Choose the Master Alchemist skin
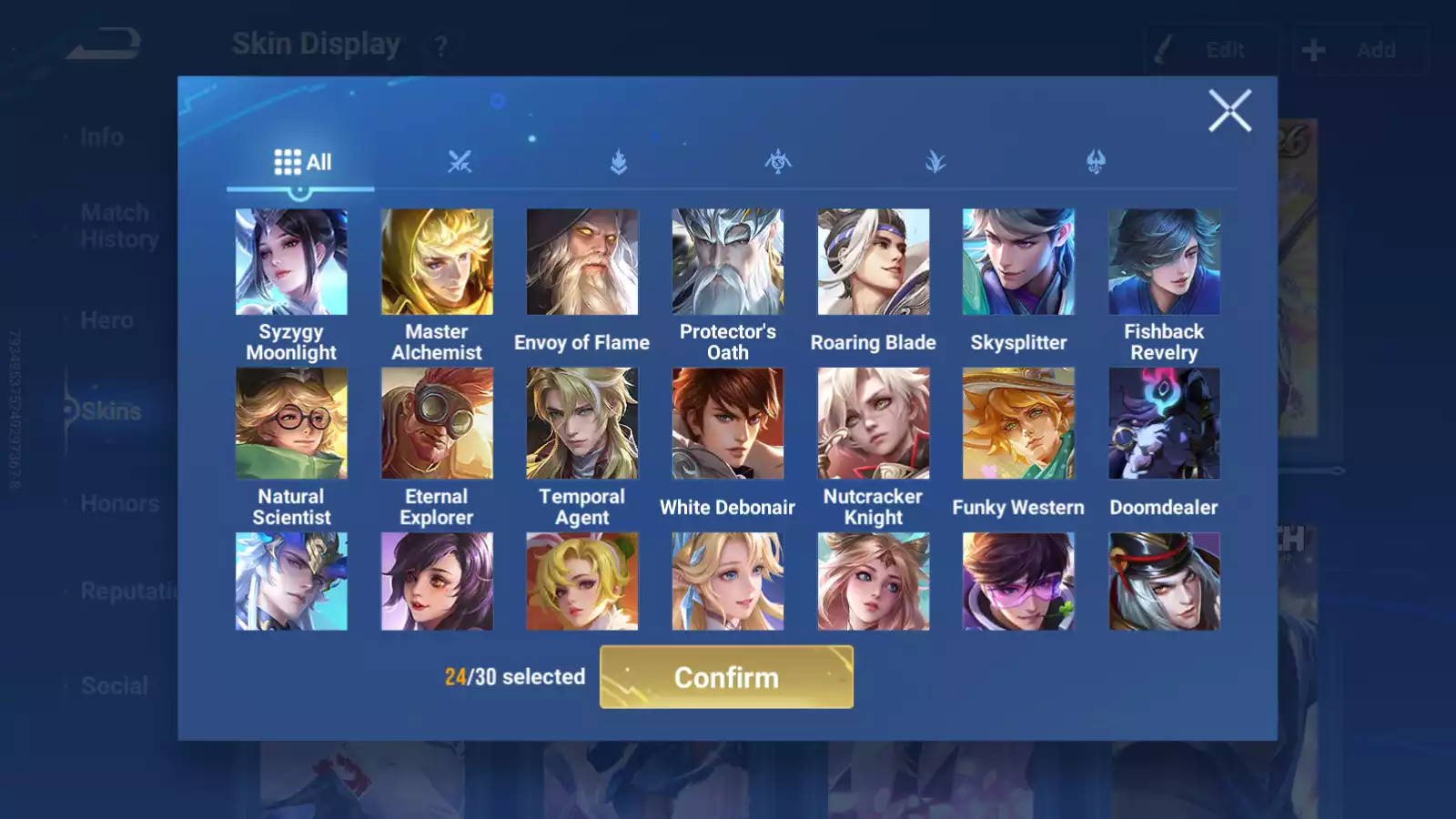This screenshot has height=819, width=1456. 437,262
